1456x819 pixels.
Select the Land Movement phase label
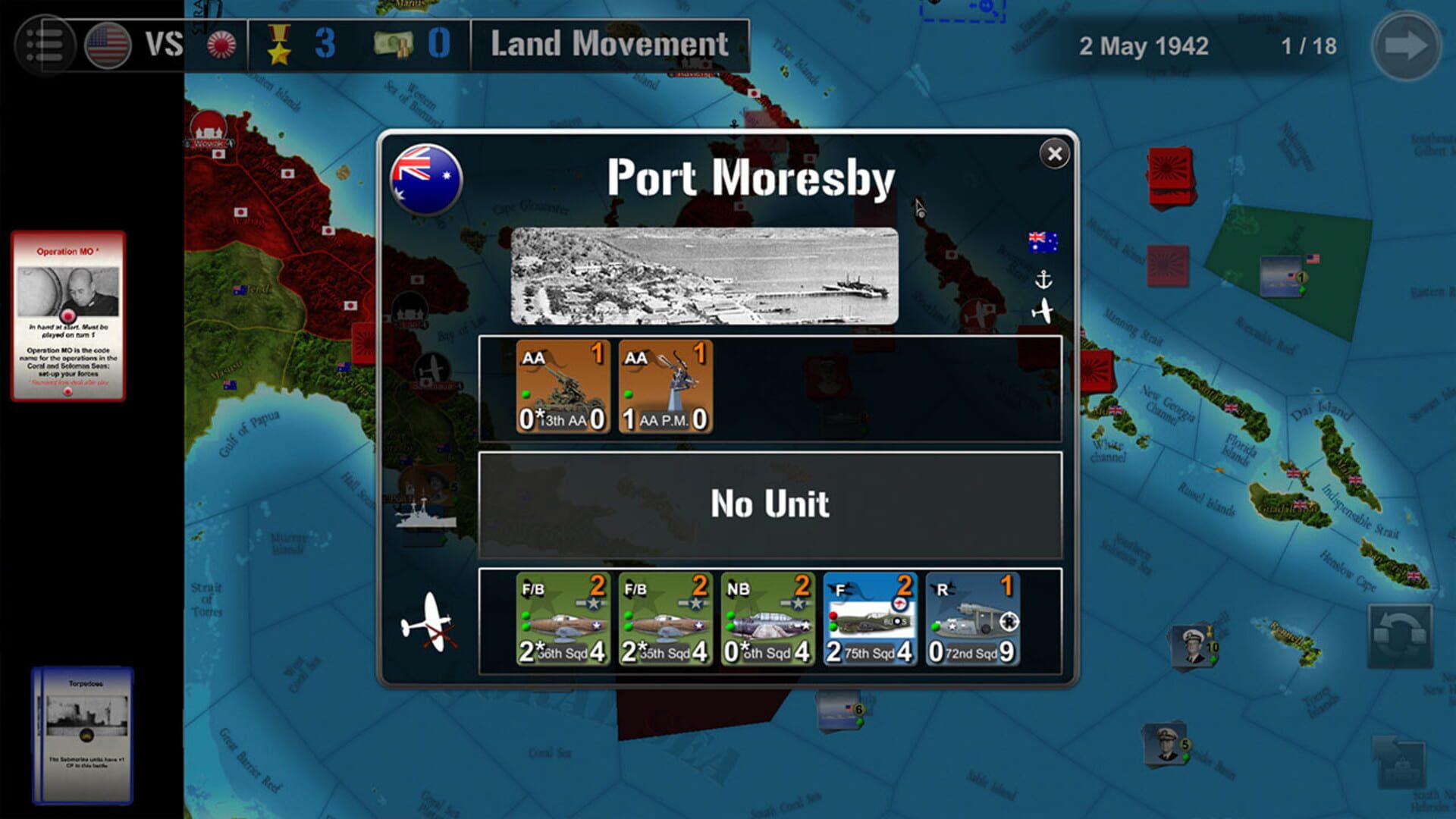click(x=608, y=44)
